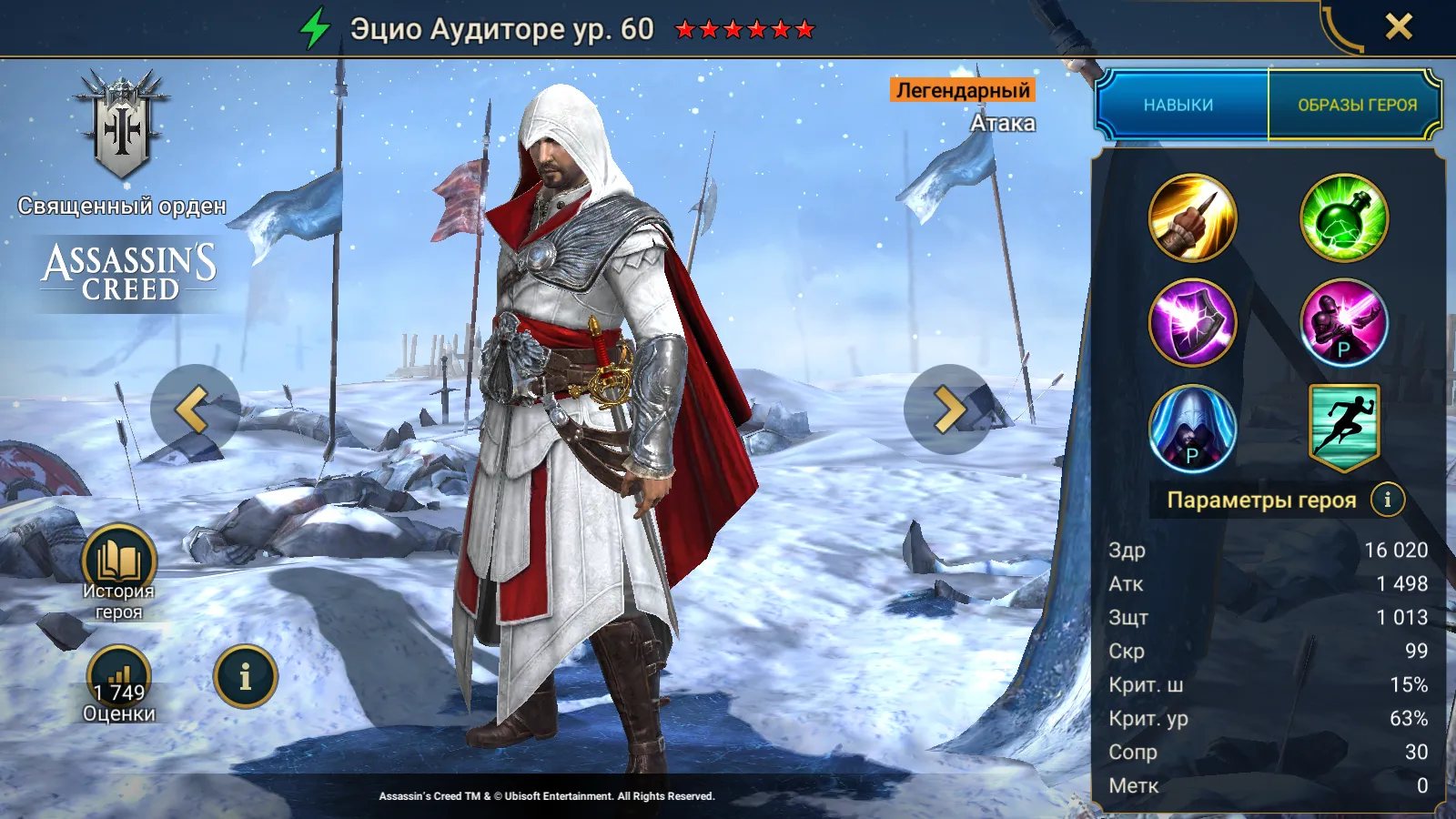
Task: Show the previous hero with left arrow
Action: (195, 409)
